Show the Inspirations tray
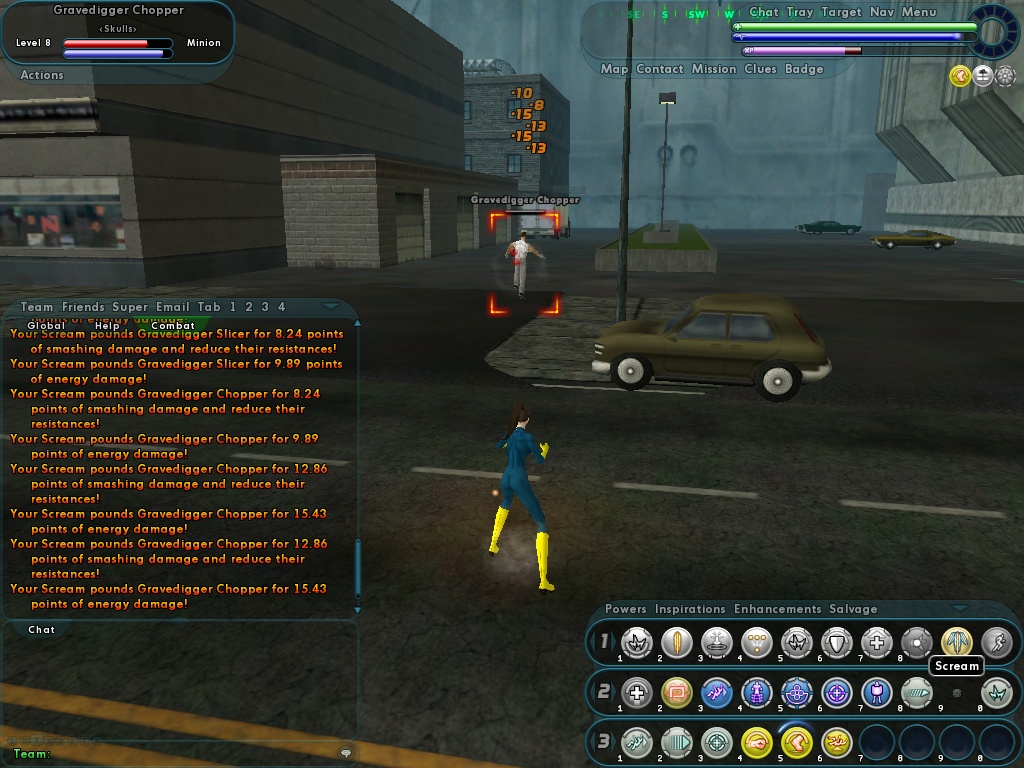Viewport: 1024px width, 768px height. point(690,609)
